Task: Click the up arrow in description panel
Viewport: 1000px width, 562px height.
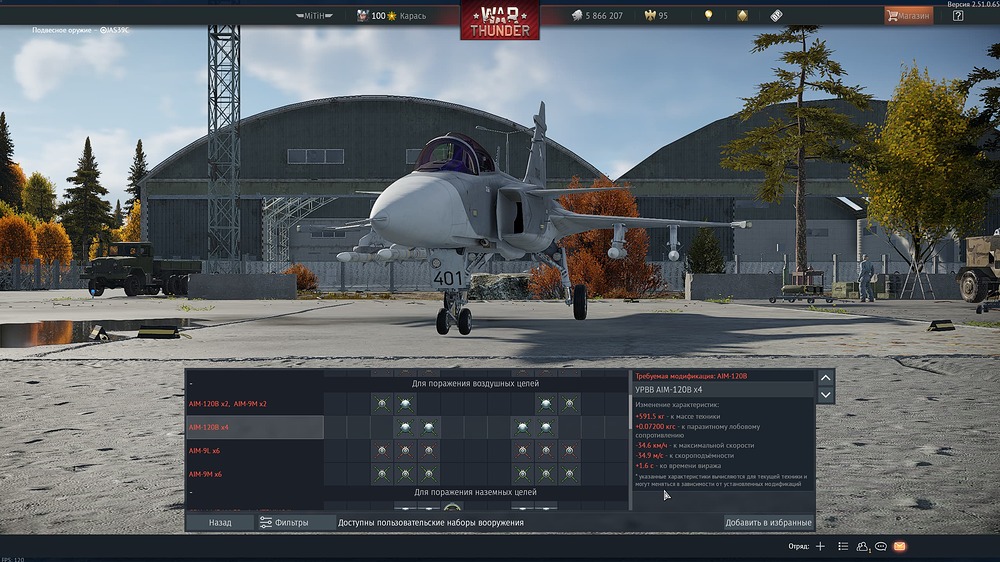Action: tap(826, 377)
